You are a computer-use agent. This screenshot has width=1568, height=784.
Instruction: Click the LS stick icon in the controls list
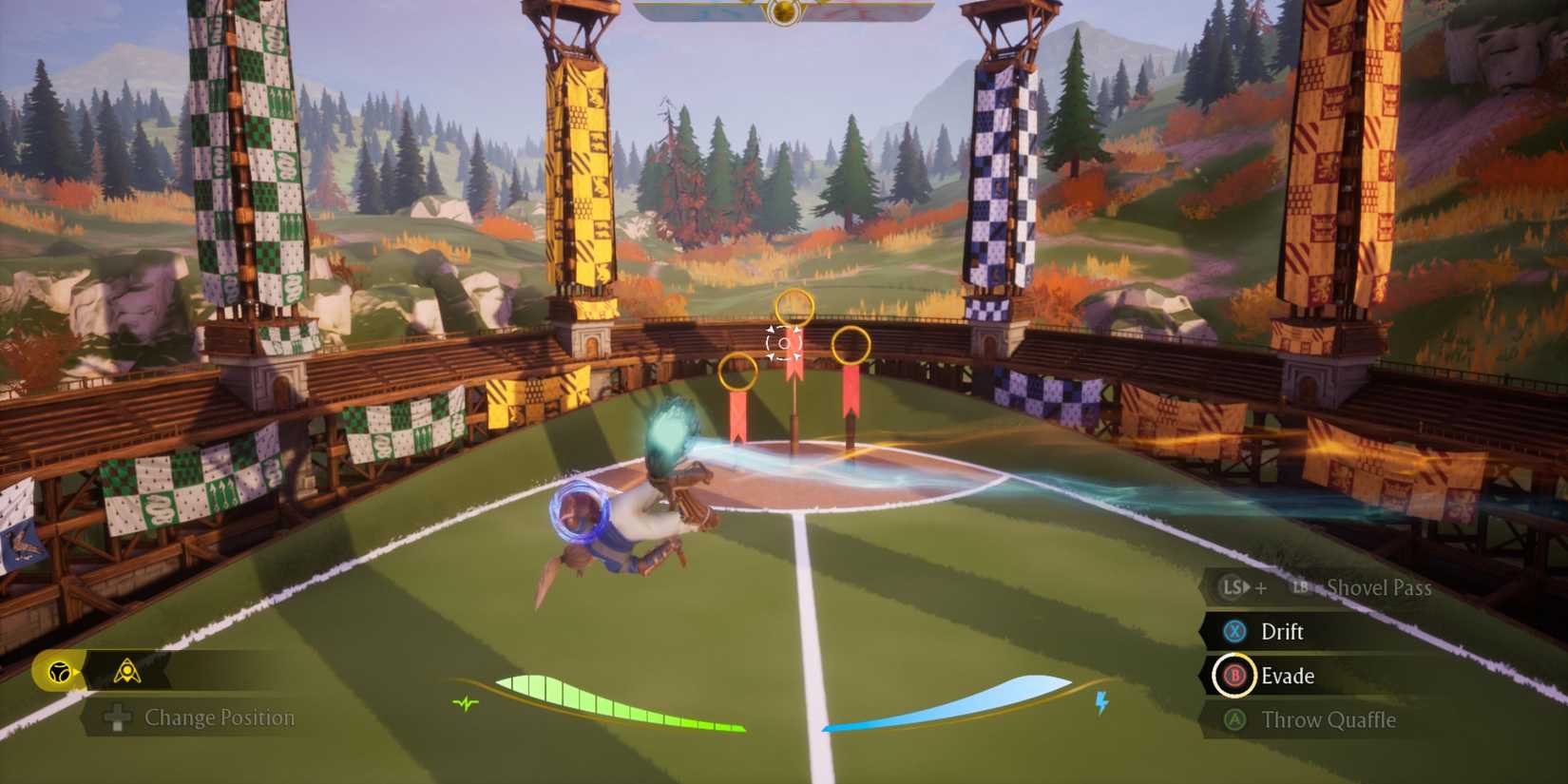(x=1232, y=587)
